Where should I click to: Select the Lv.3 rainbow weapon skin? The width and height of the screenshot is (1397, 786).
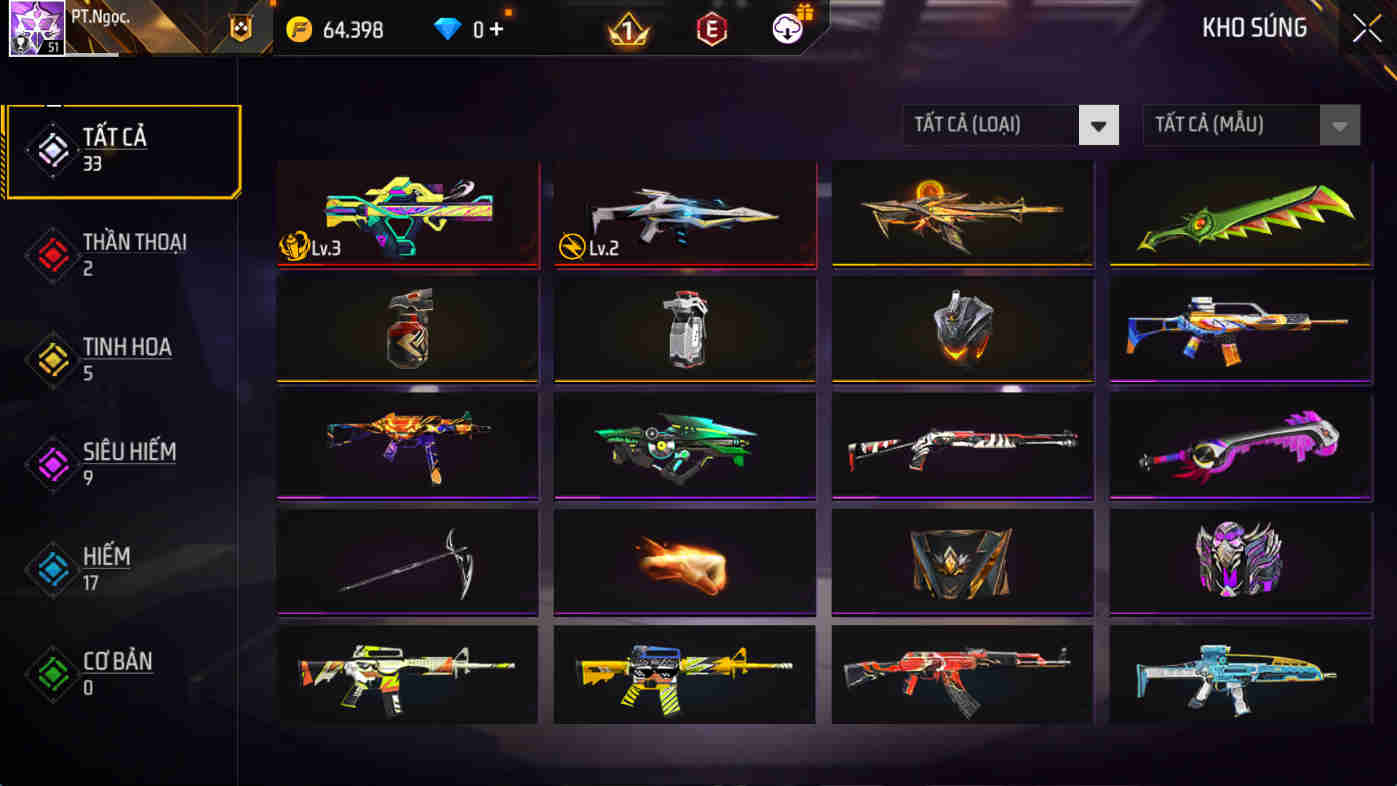tap(408, 213)
